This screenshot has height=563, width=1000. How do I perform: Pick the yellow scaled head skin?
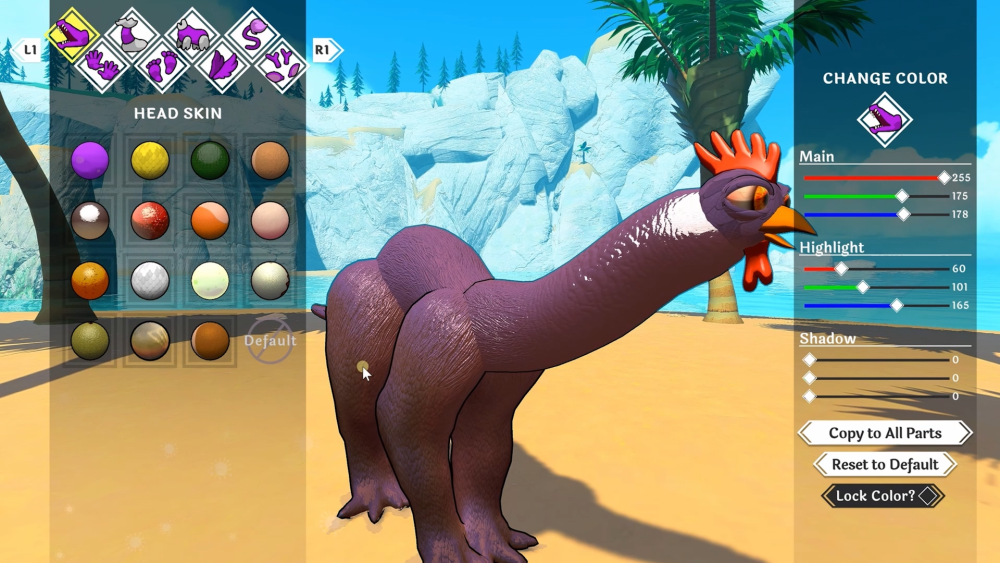pos(150,159)
